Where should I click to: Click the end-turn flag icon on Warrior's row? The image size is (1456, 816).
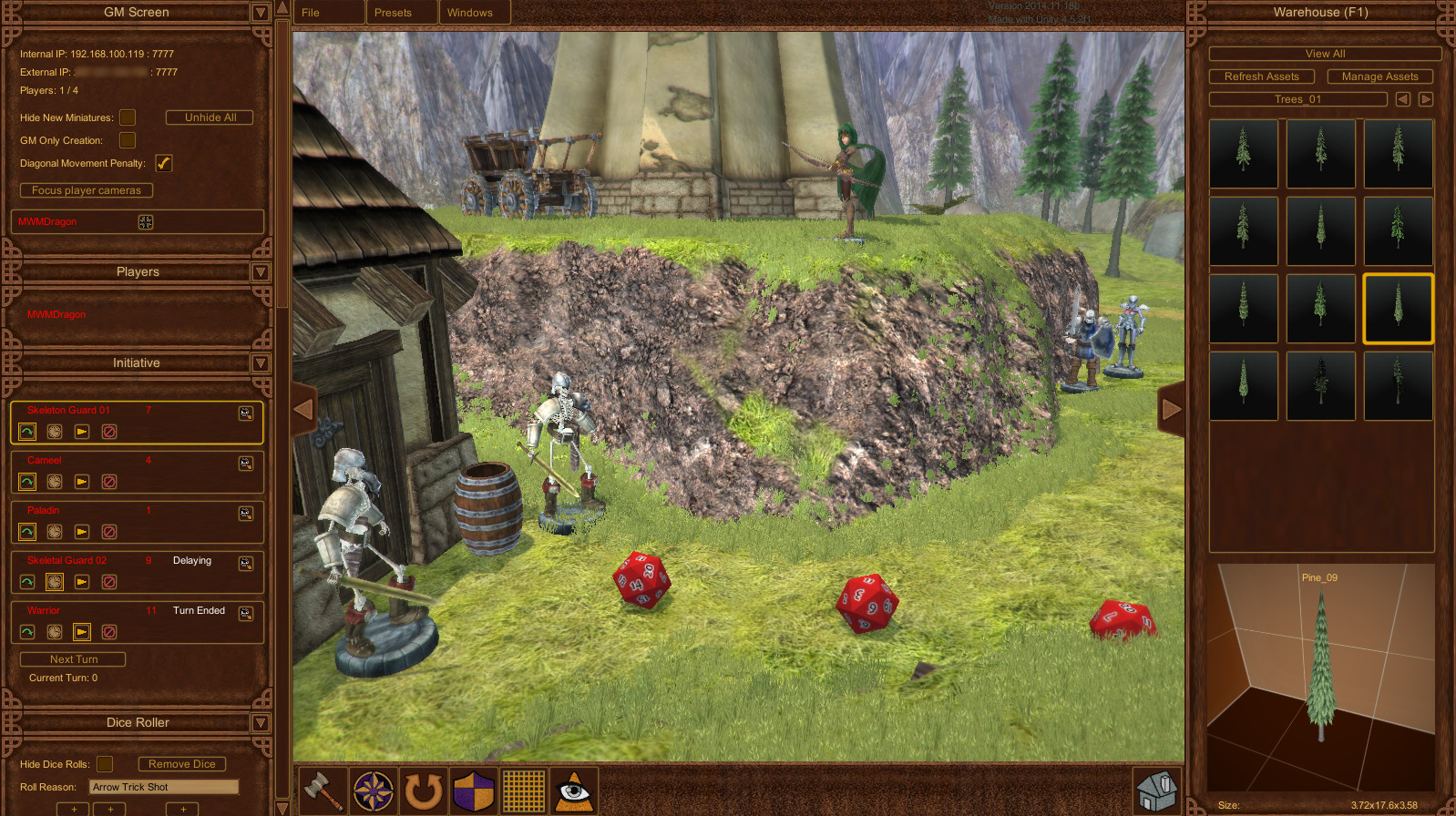point(82,631)
